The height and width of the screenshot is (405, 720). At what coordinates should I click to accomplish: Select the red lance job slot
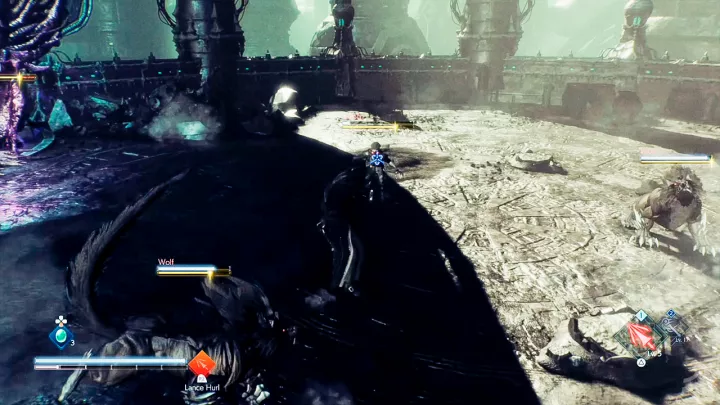(641, 336)
